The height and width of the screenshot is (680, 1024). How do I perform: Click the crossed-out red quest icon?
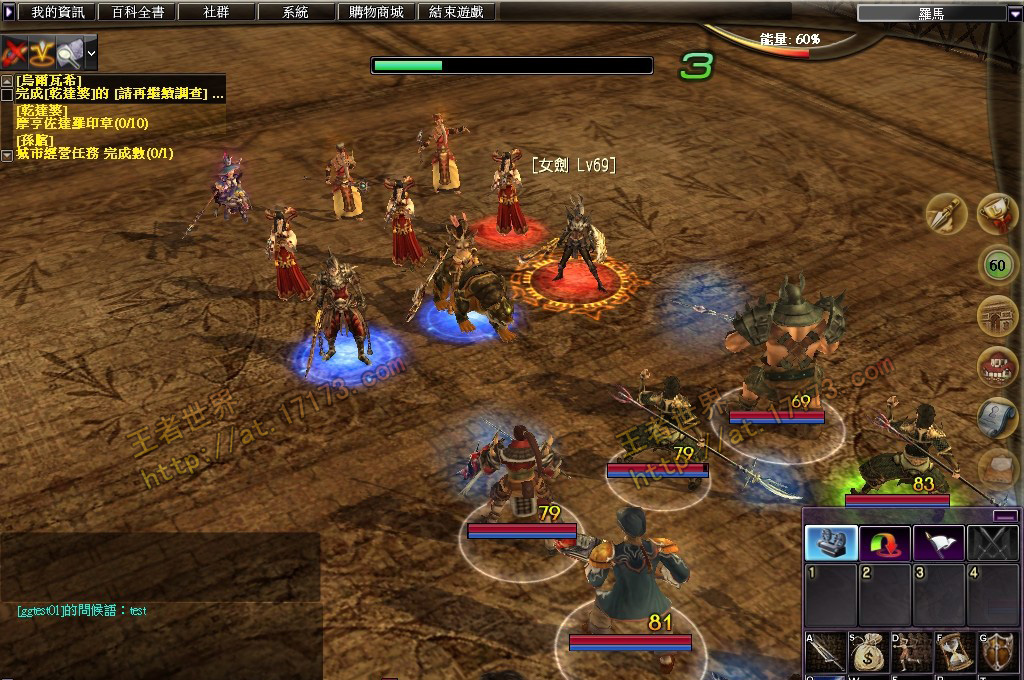[14, 51]
